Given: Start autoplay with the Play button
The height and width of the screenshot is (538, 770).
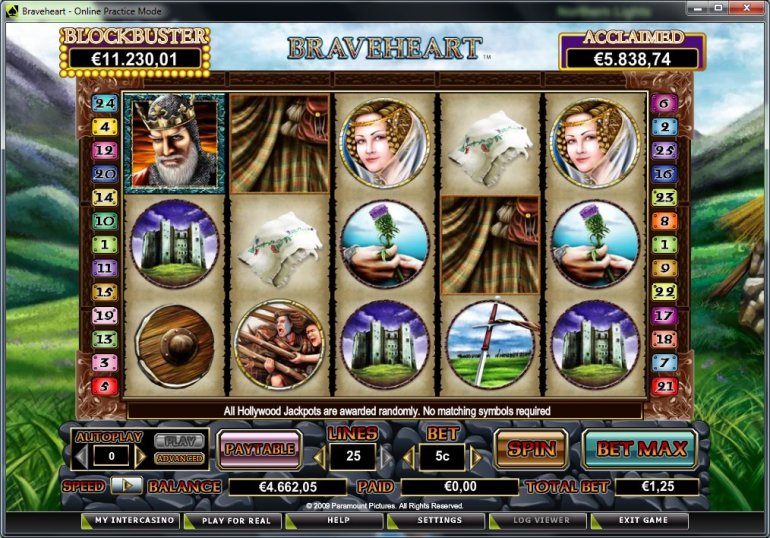Looking at the screenshot, I should click(x=180, y=441).
